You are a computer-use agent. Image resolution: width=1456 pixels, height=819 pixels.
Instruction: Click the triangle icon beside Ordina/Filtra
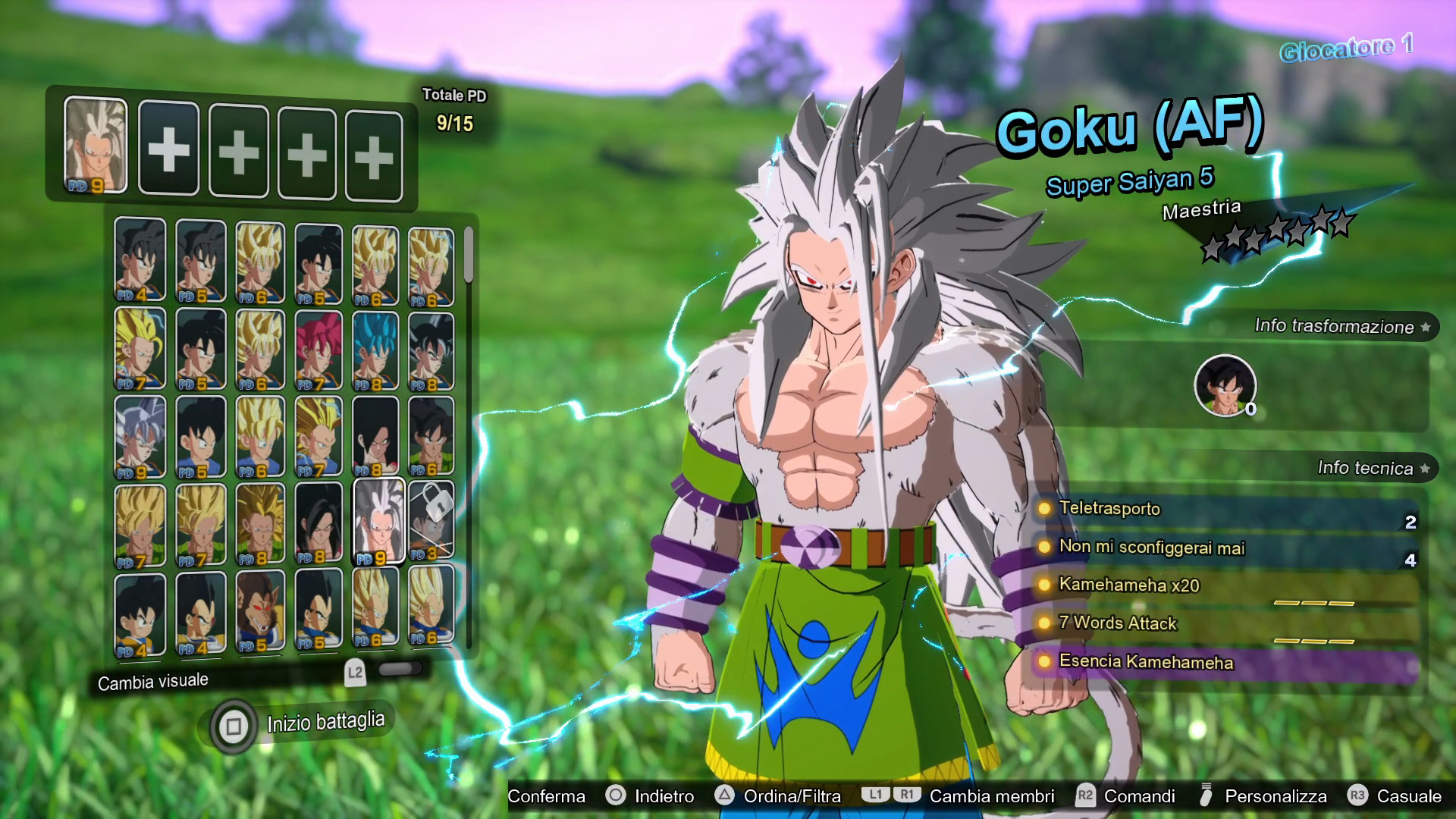(x=725, y=797)
